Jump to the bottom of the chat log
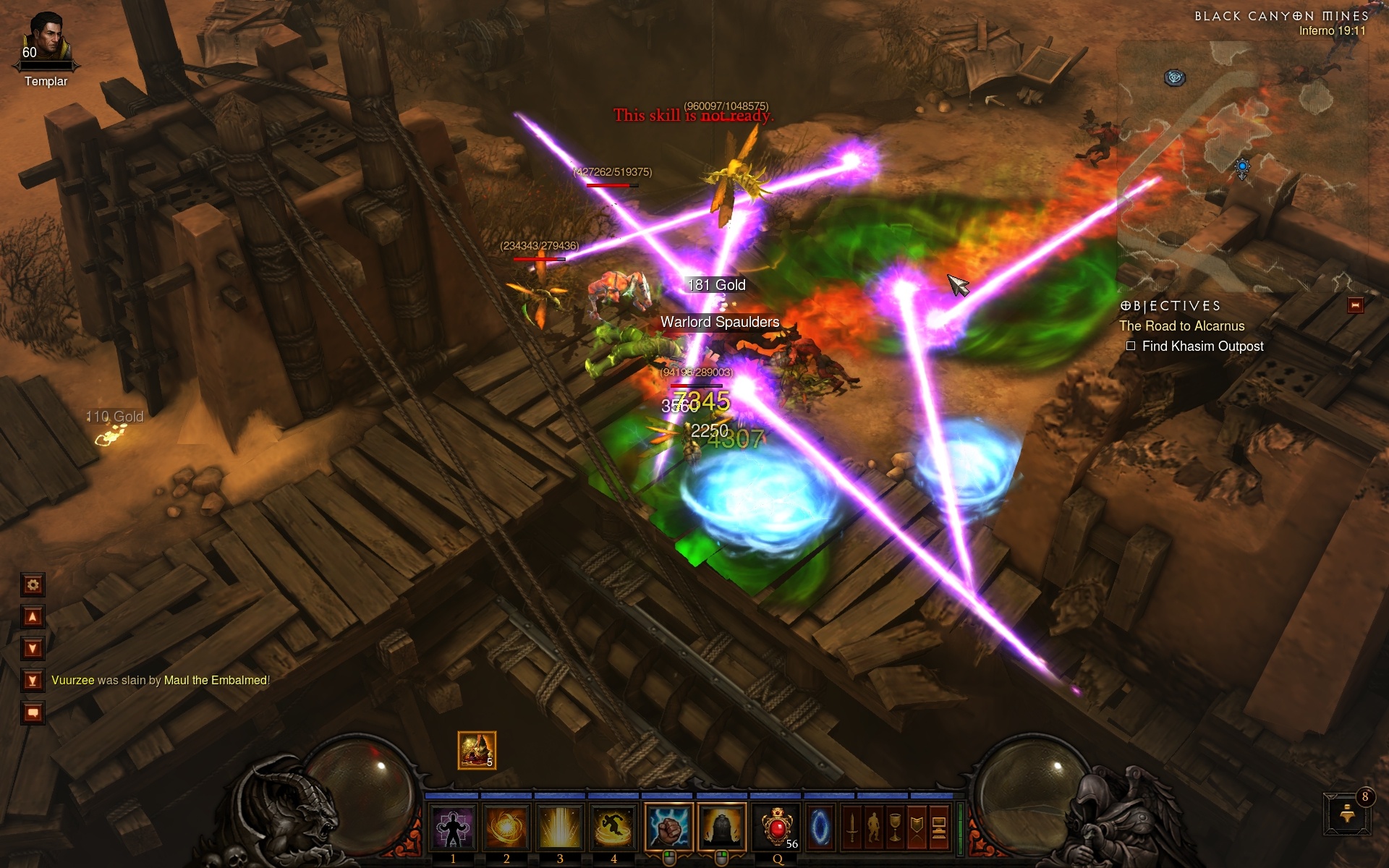 (33, 681)
